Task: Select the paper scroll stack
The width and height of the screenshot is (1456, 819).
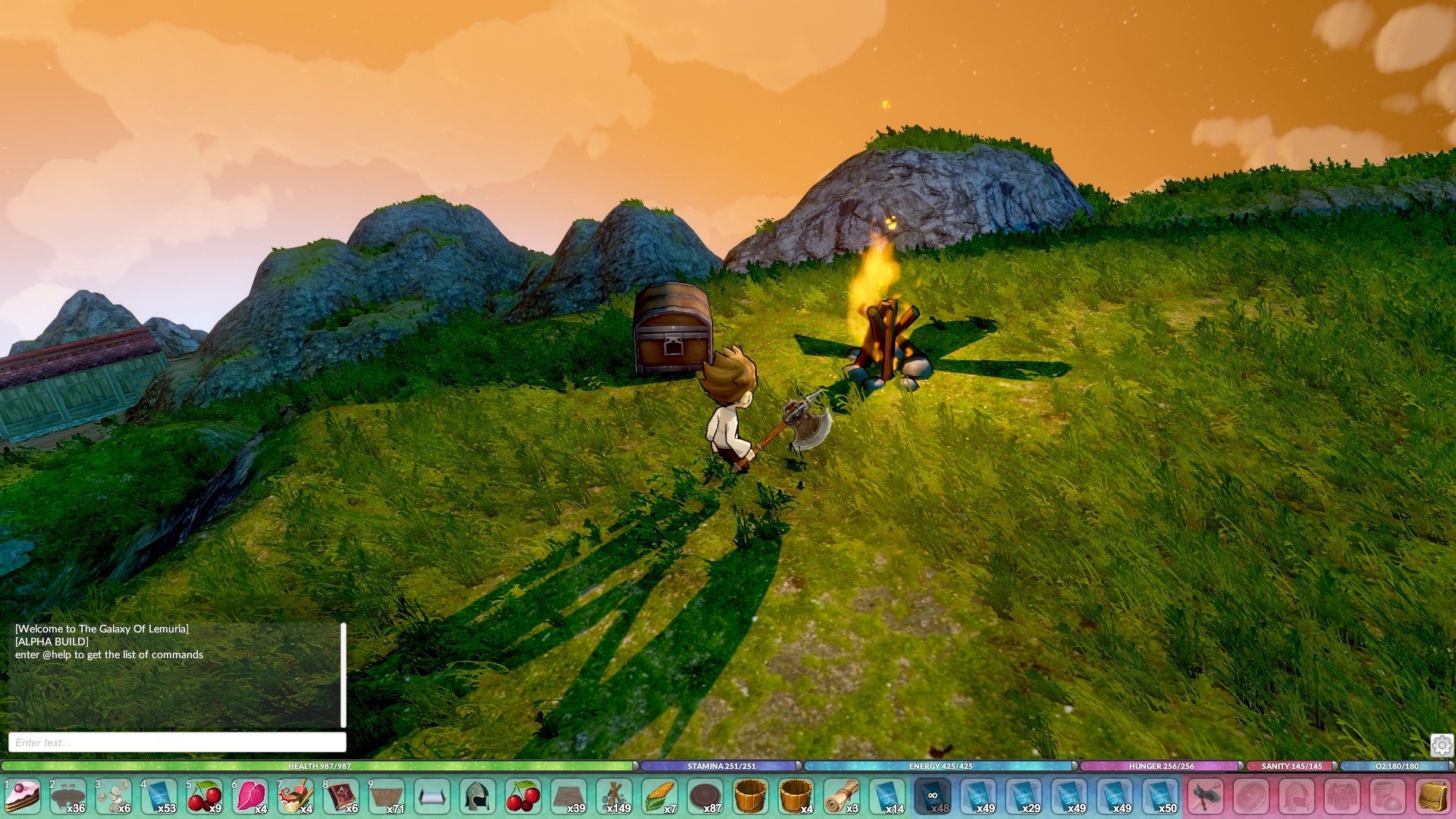Action: [842, 797]
